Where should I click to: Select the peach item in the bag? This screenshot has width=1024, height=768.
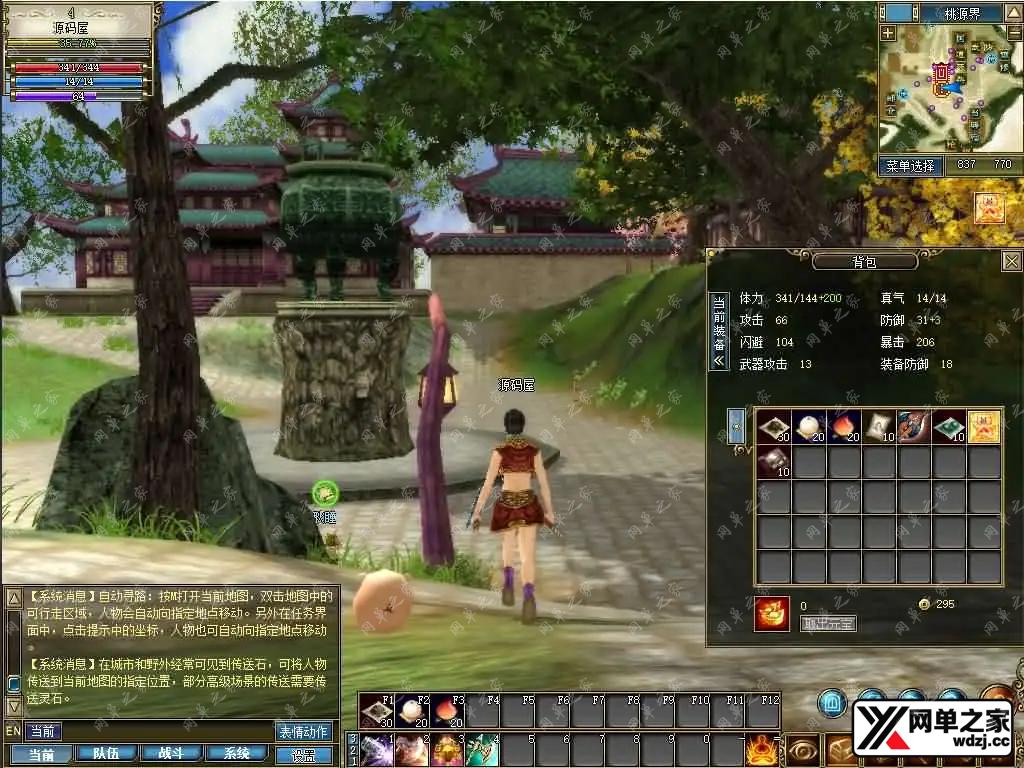[843, 427]
